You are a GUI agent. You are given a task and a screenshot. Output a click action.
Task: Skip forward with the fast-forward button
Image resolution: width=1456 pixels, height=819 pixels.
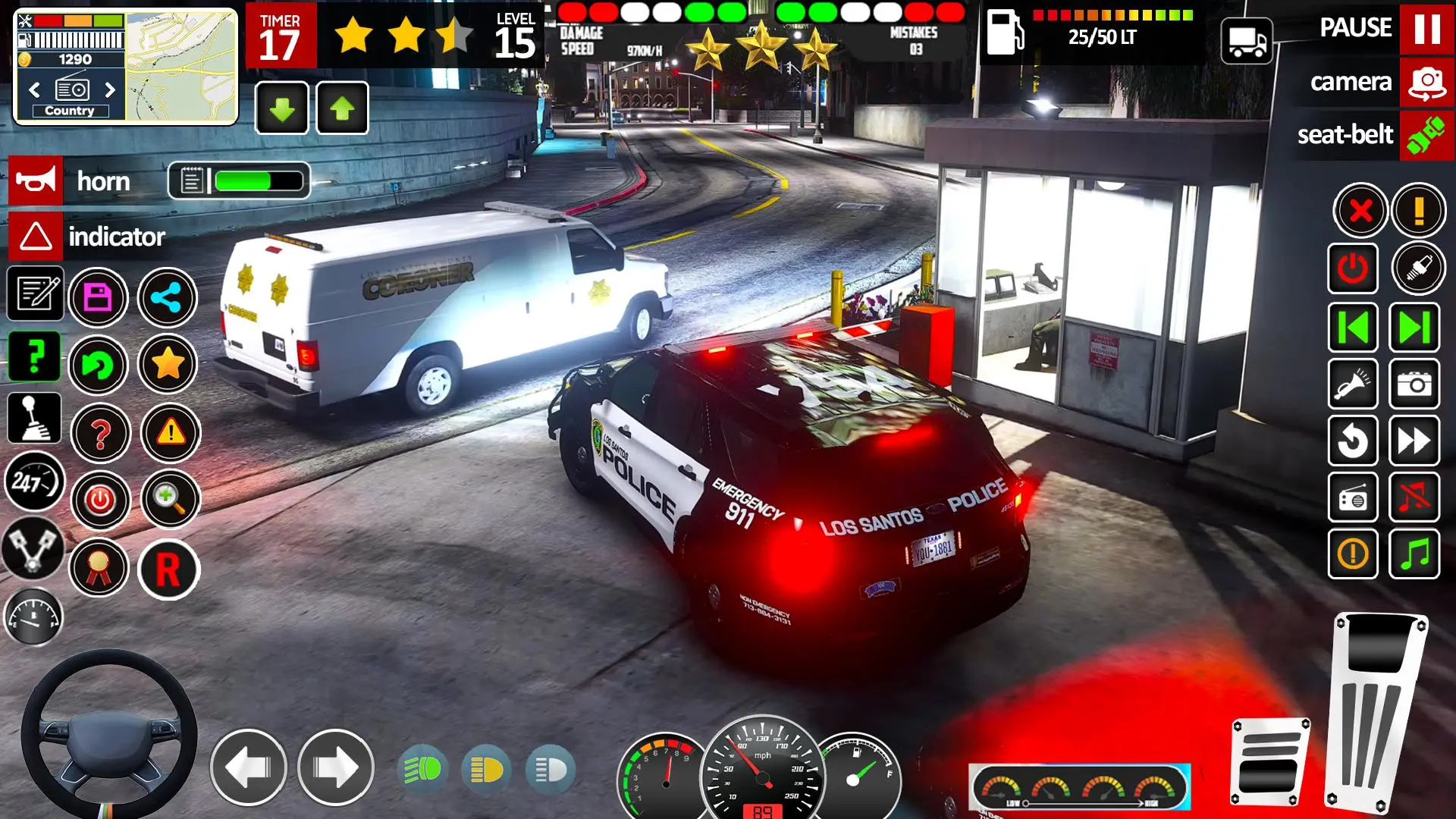pyautogui.click(x=1414, y=441)
